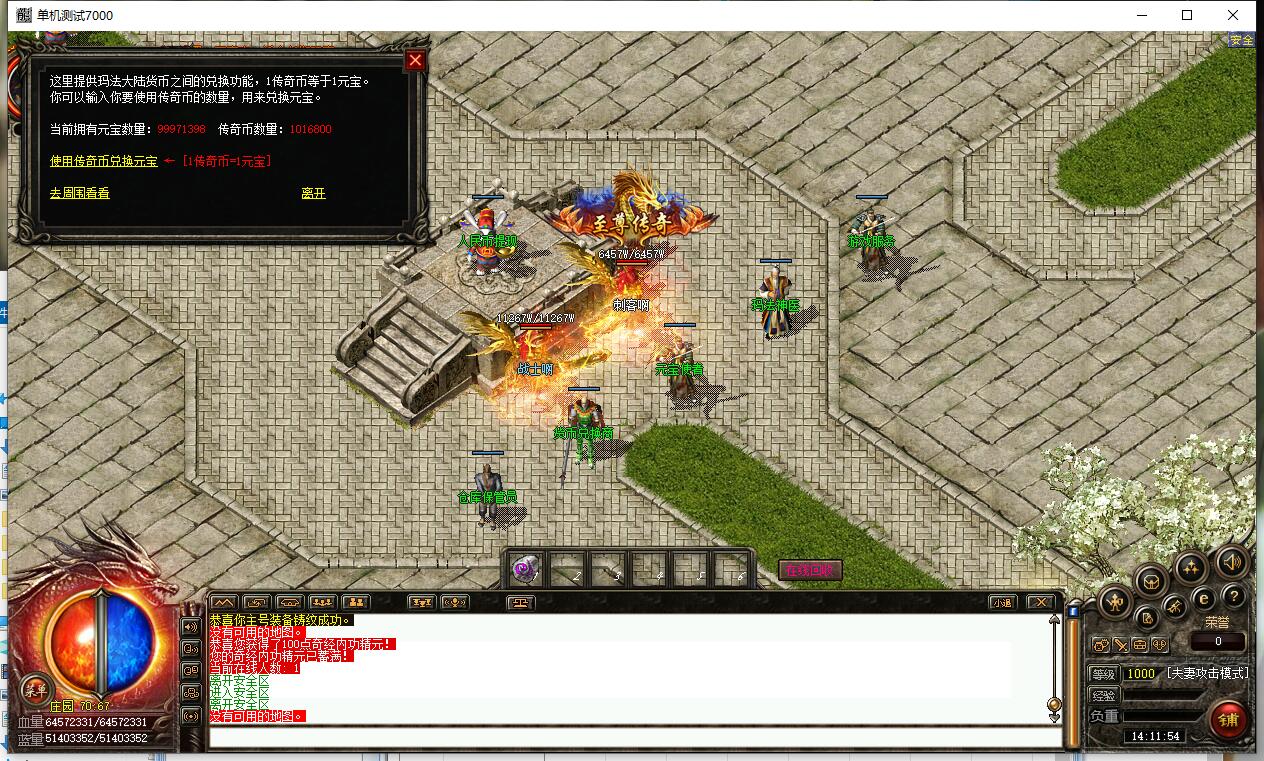Focus the chat text input box

pyautogui.click(x=634, y=738)
